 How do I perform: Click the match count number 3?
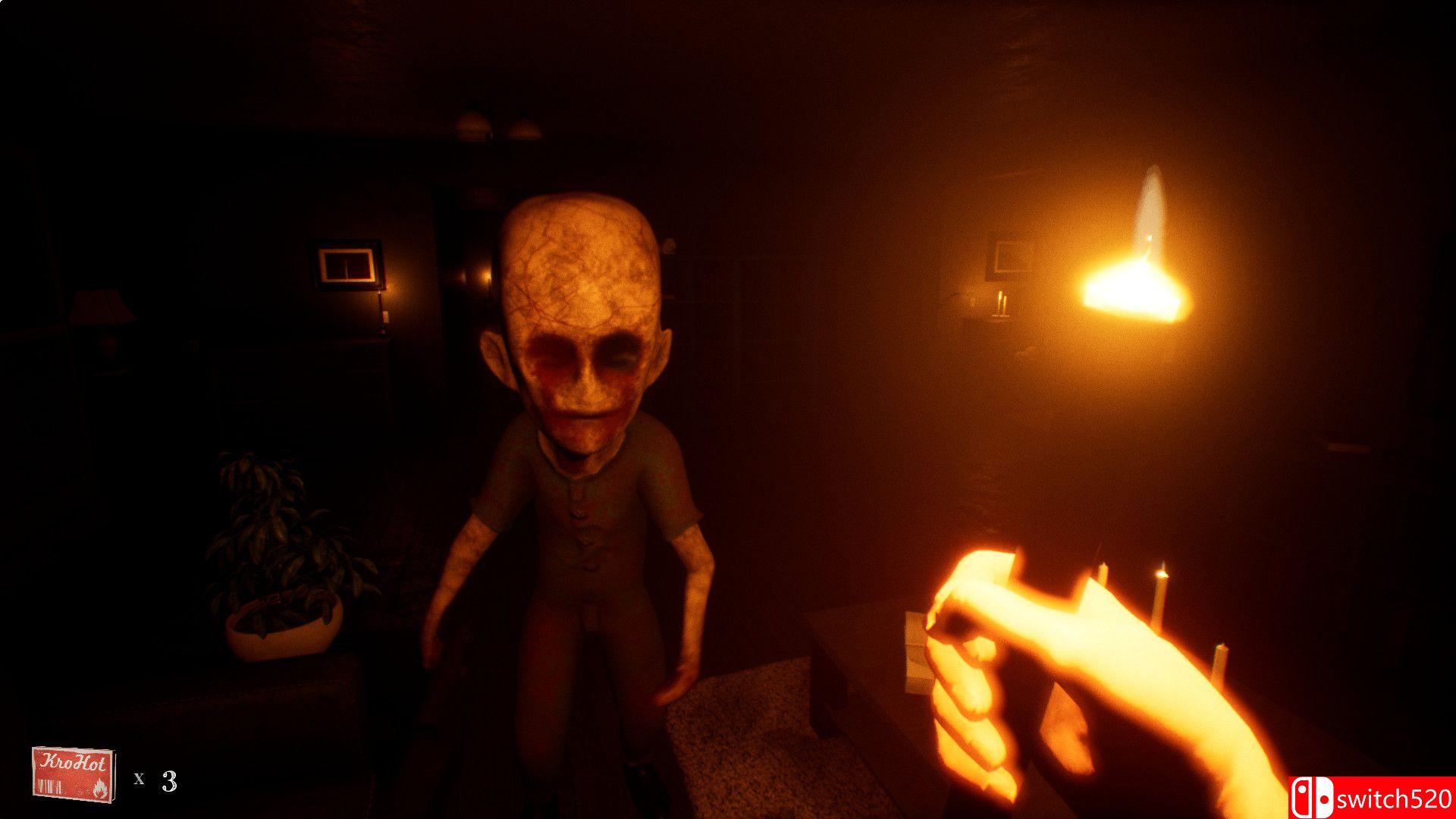pyautogui.click(x=168, y=782)
